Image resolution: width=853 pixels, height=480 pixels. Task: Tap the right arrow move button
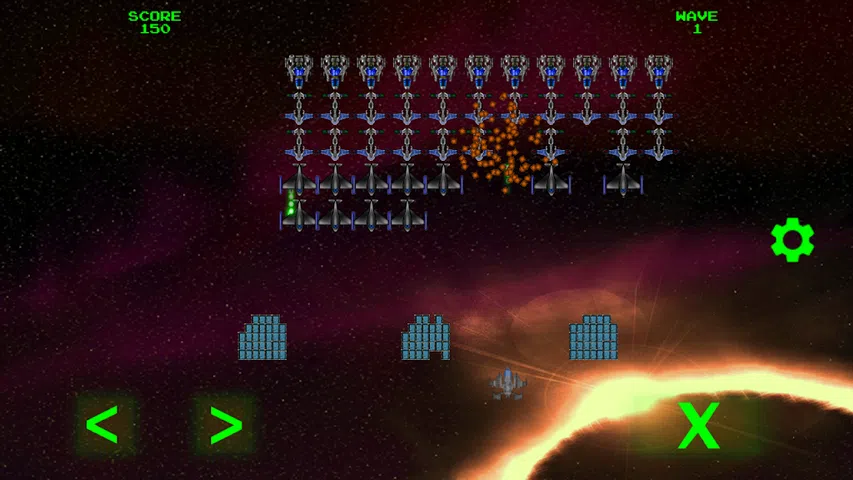click(225, 426)
